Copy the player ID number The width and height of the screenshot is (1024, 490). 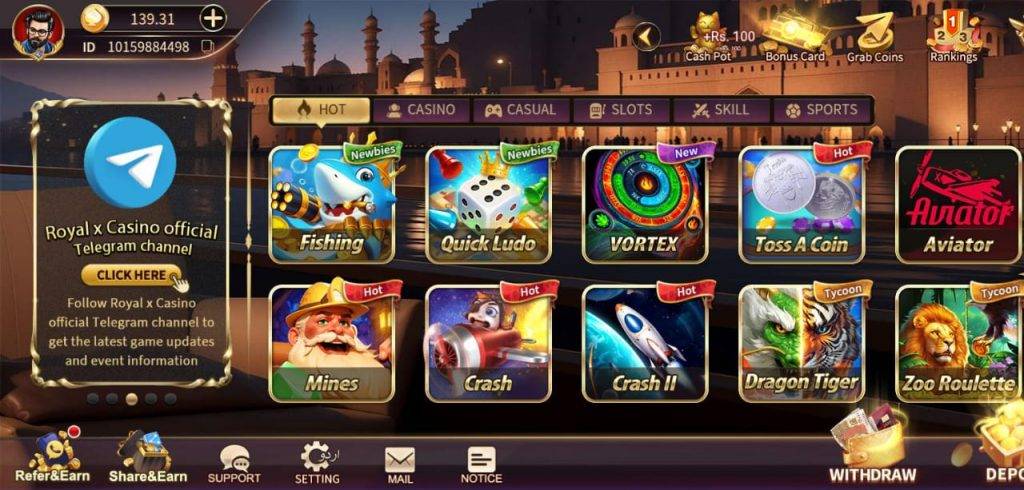tap(207, 46)
